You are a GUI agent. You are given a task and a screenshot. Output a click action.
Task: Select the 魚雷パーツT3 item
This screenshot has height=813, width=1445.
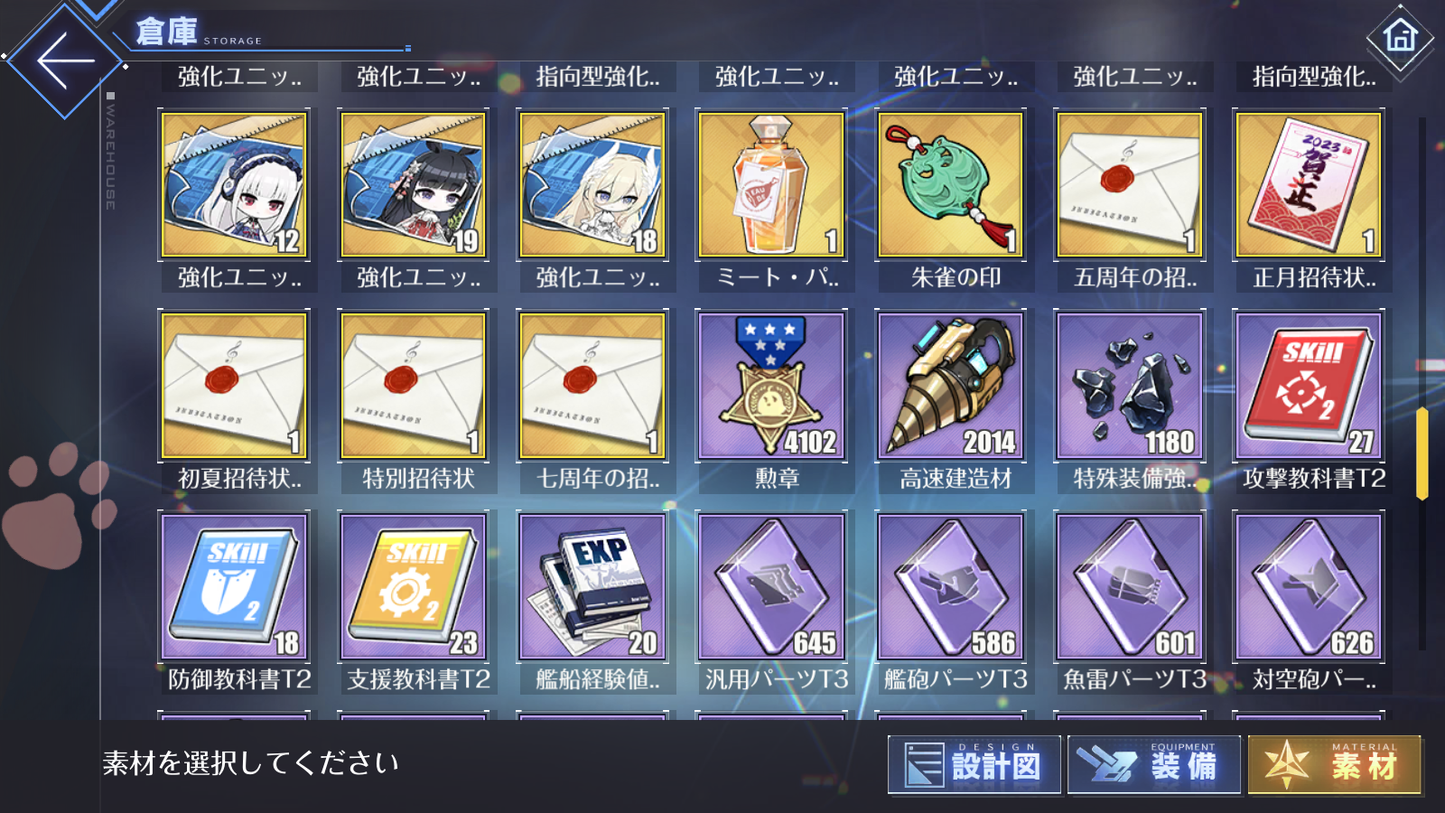click(x=1129, y=586)
